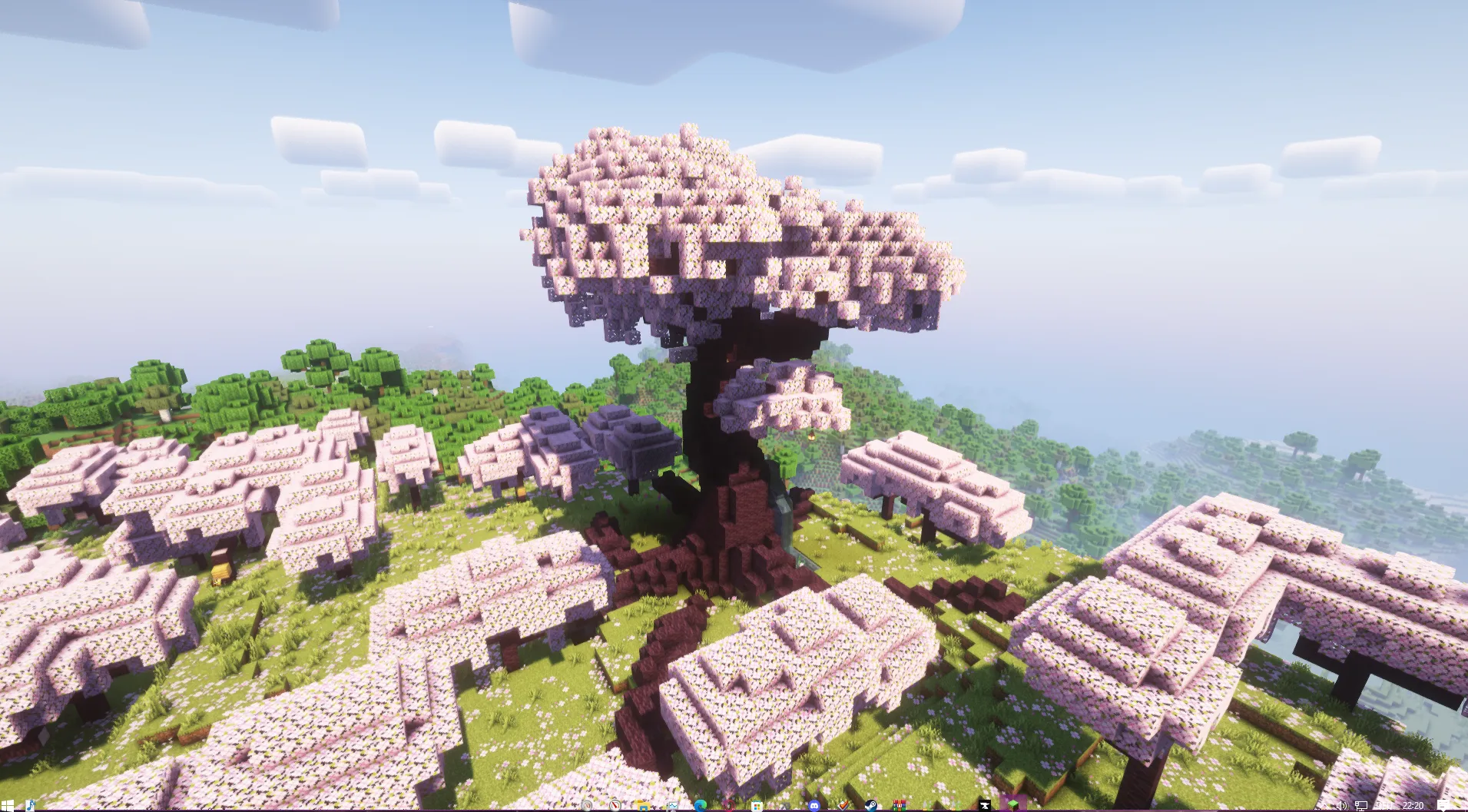
Task: Open the orange checkmark app on the taskbar
Action: [843, 804]
